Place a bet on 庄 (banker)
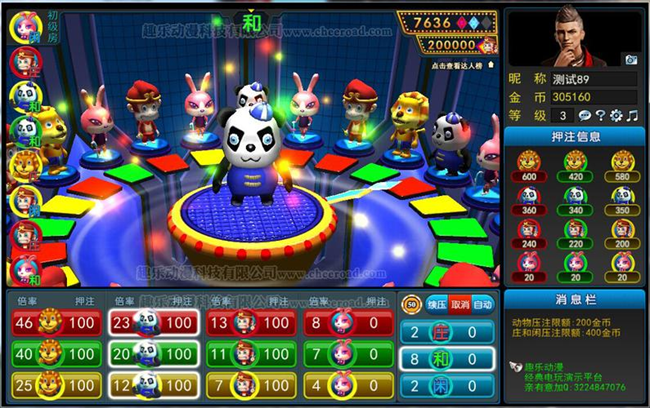Viewport: 650px width, 408px height. (447, 332)
